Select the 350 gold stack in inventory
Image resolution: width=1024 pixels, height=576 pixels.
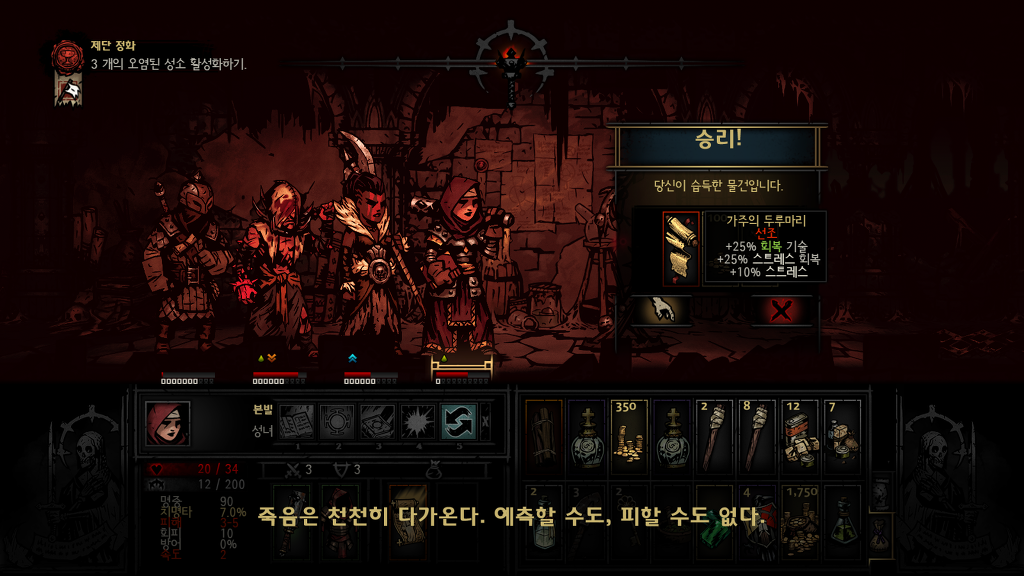629,436
